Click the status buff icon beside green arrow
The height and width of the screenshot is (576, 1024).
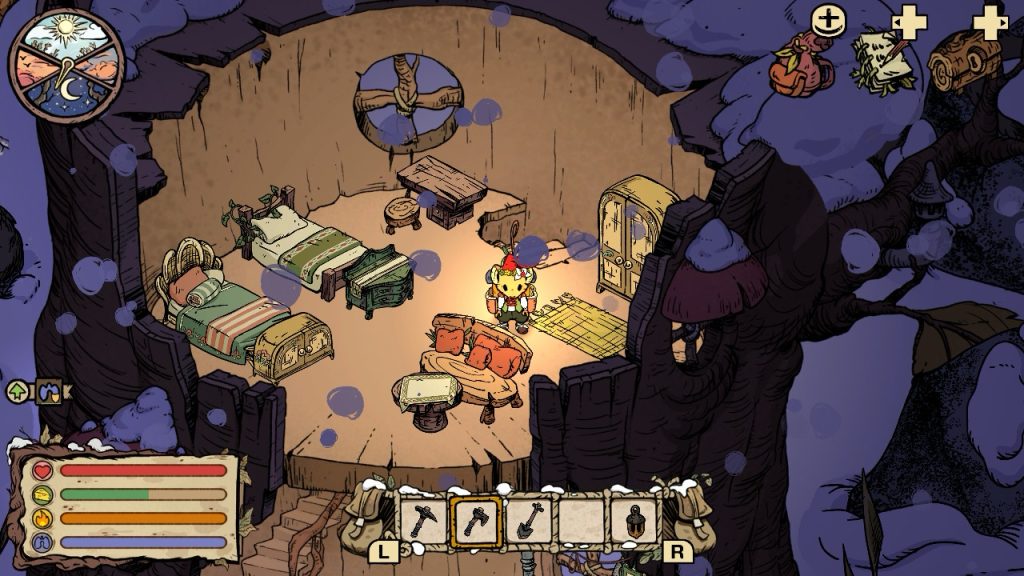(49, 392)
